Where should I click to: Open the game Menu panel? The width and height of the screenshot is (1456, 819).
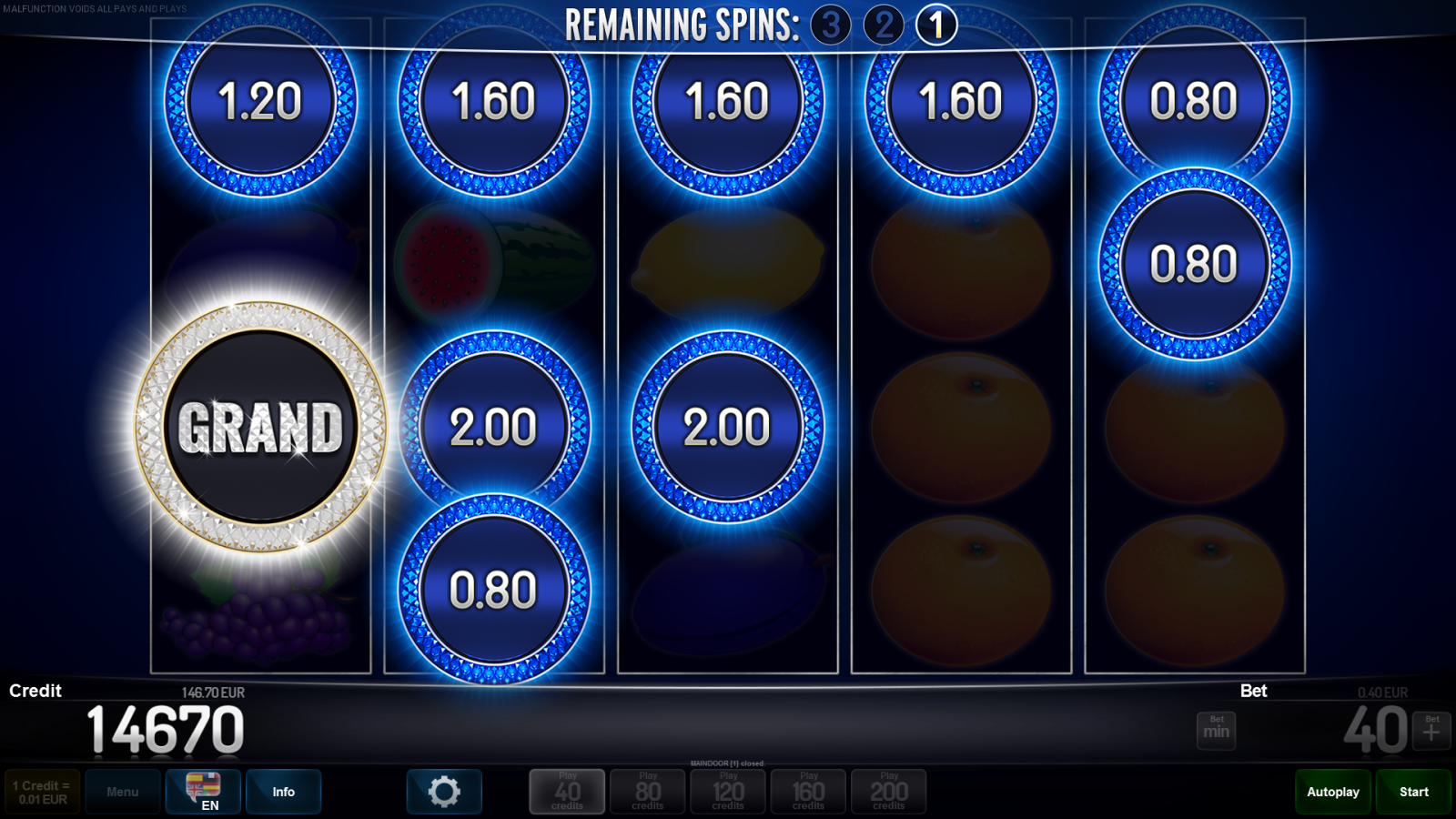point(123,791)
